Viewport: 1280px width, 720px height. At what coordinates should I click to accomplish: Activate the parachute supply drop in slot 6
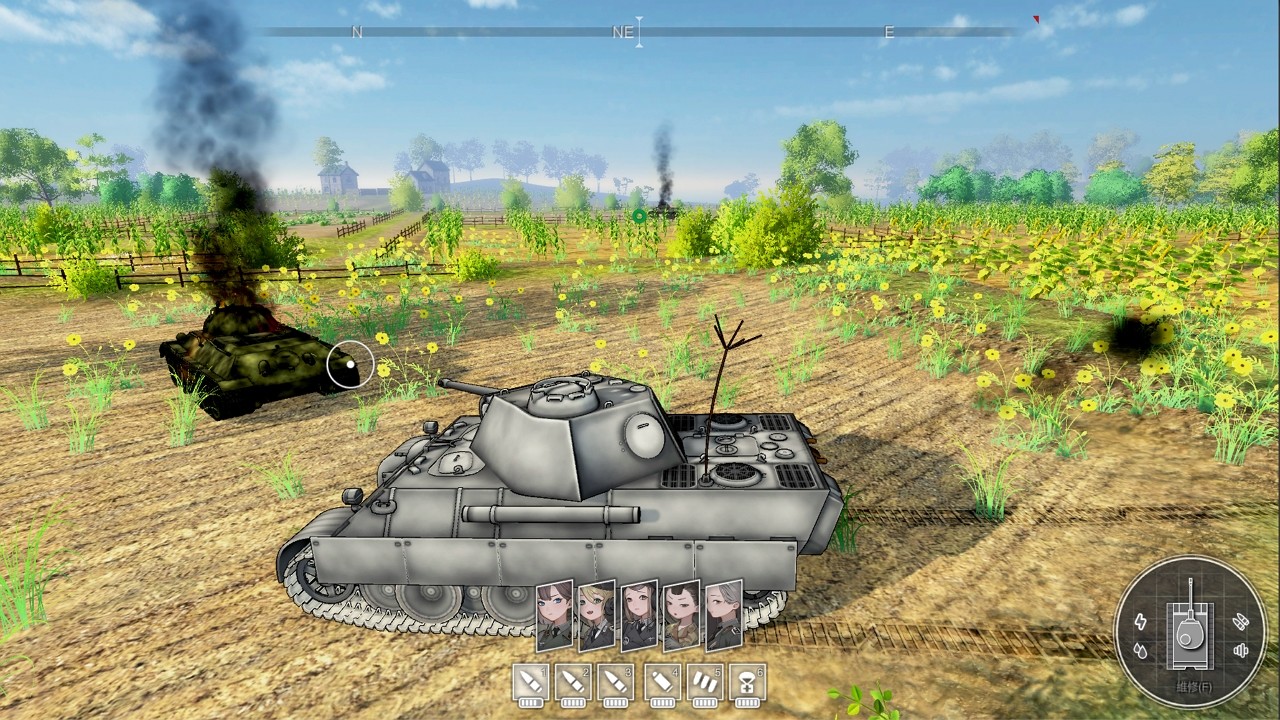pos(748,683)
